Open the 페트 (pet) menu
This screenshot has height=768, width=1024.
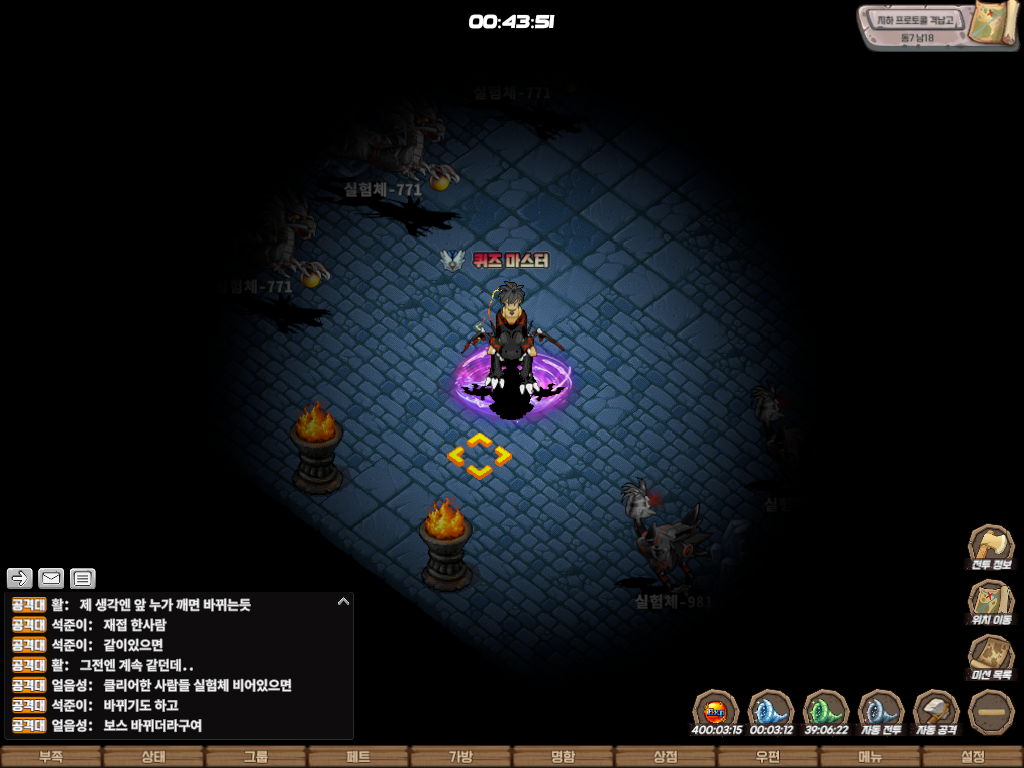pos(358,757)
